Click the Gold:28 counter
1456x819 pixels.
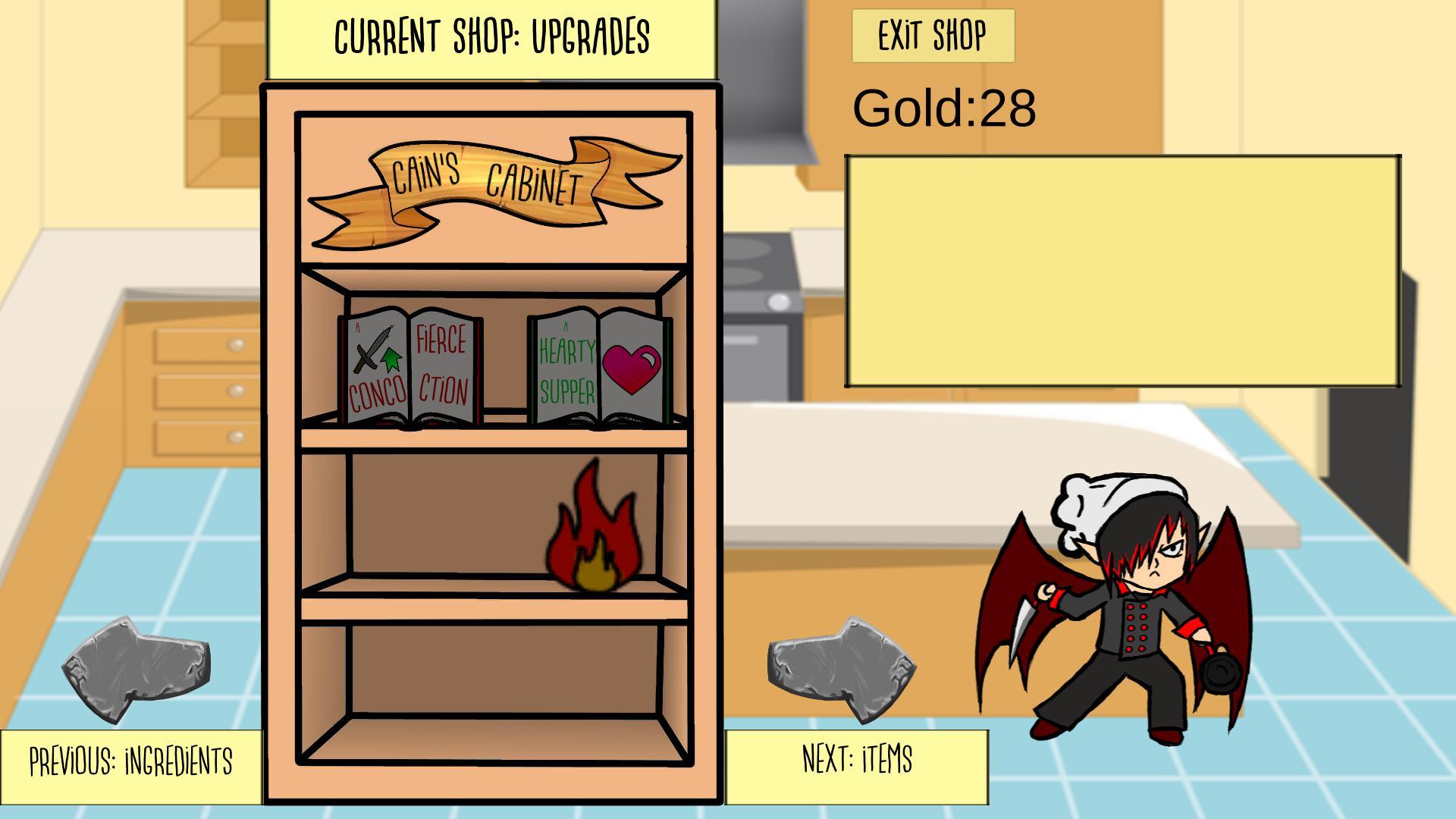[944, 106]
